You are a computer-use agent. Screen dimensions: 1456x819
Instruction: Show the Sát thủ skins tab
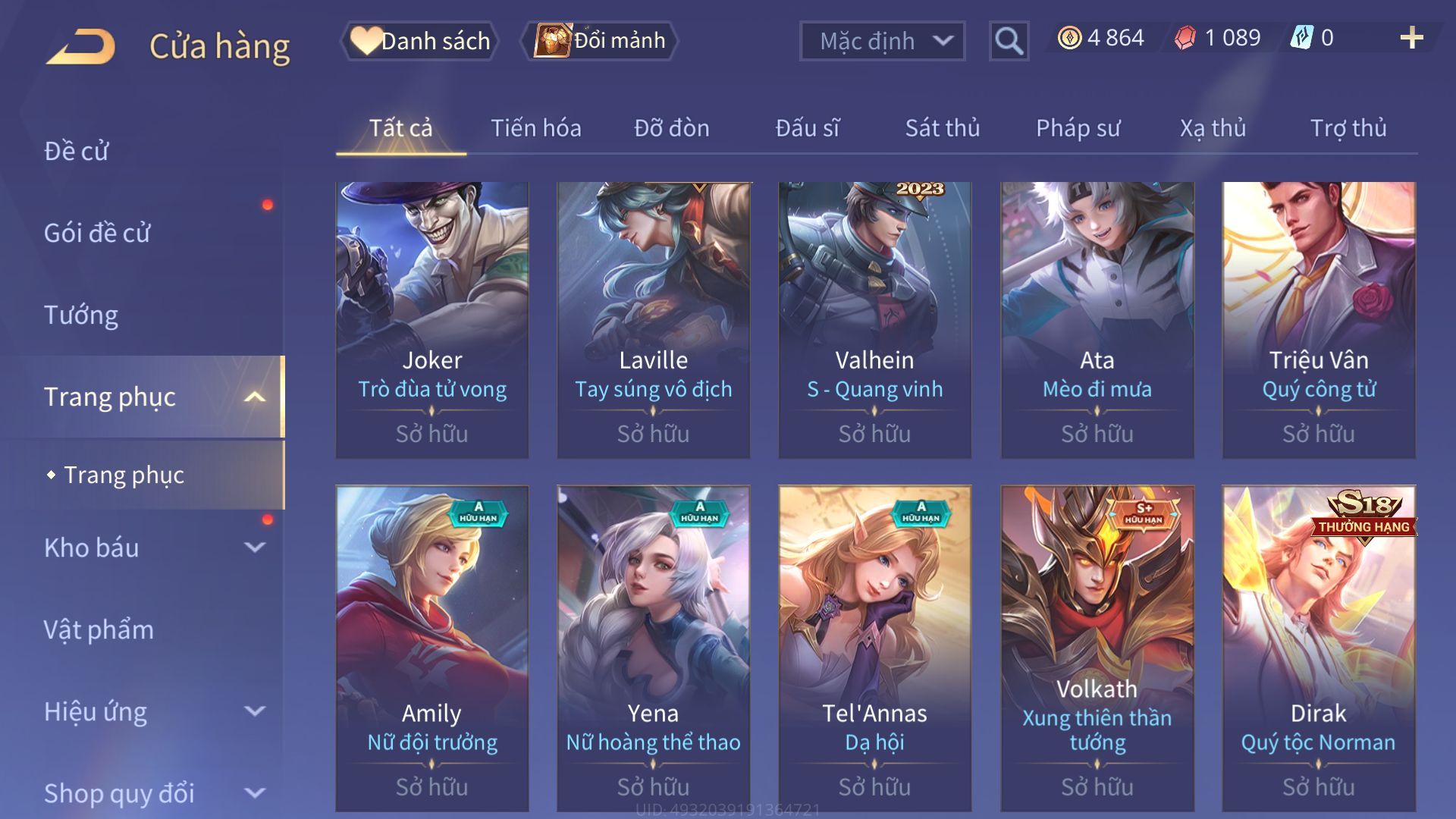(x=942, y=128)
